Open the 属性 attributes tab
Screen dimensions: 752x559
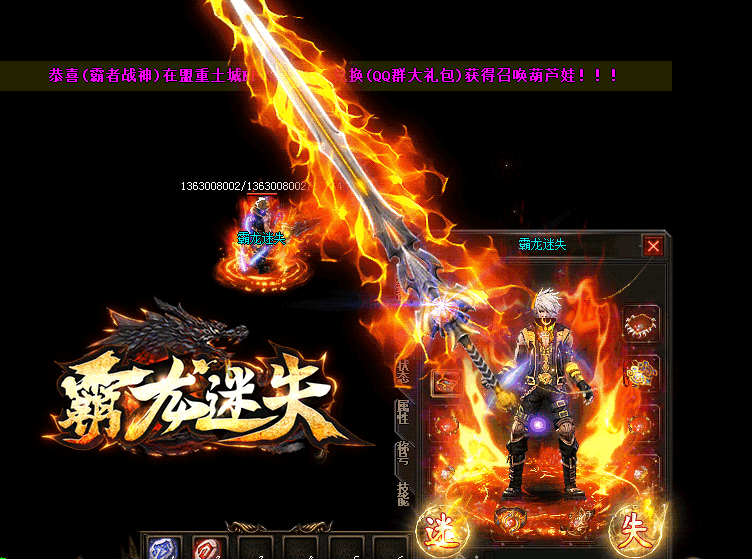[x=404, y=412]
